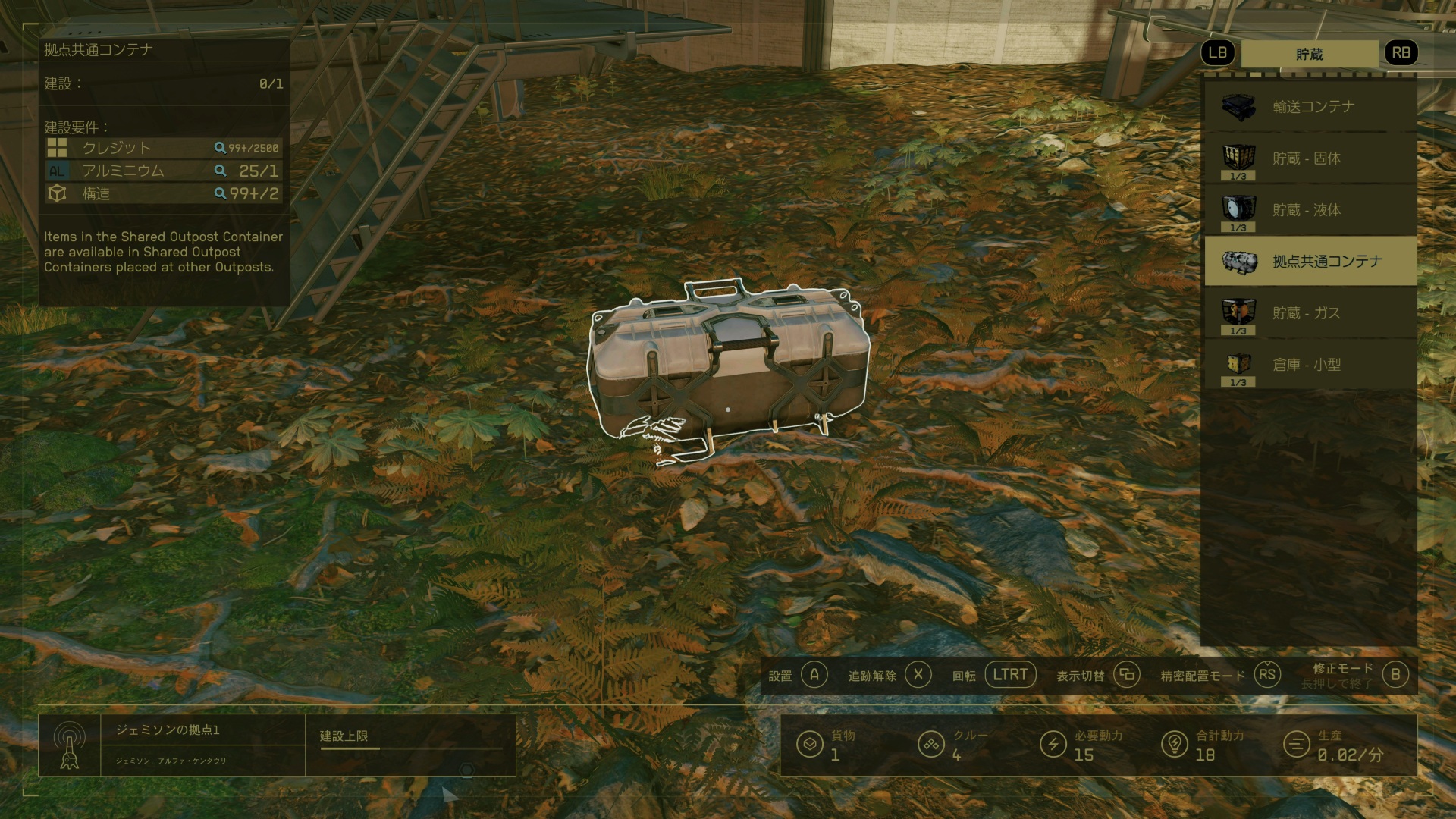Select 倉庫 - 小型 warehouse entry
Image resolution: width=1456 pixels, height=819 pixels.
1310,365
